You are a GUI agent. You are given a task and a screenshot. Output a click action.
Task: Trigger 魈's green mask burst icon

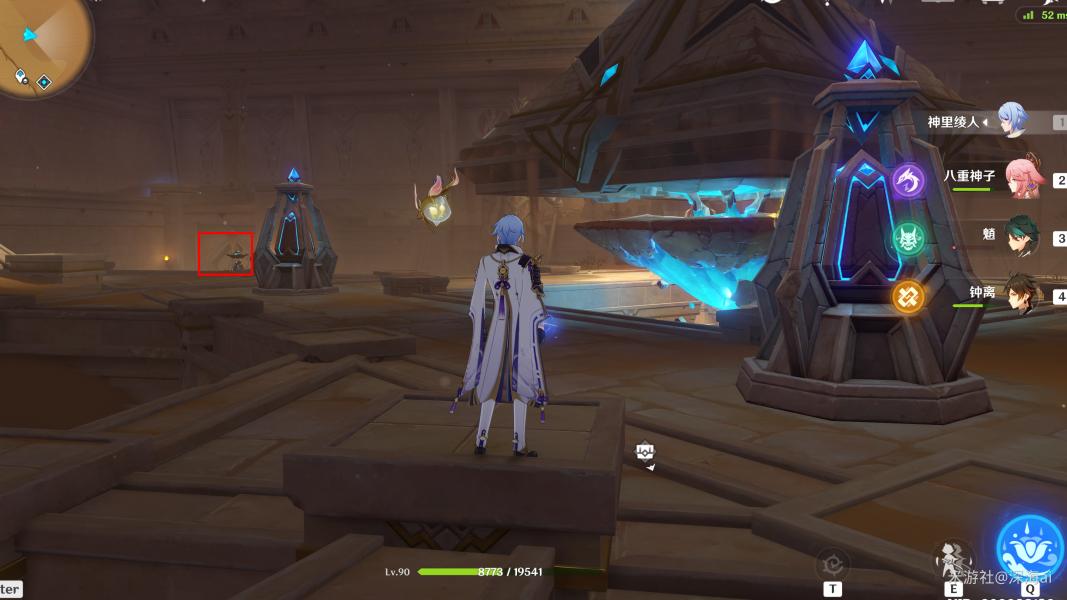(909, 239)
